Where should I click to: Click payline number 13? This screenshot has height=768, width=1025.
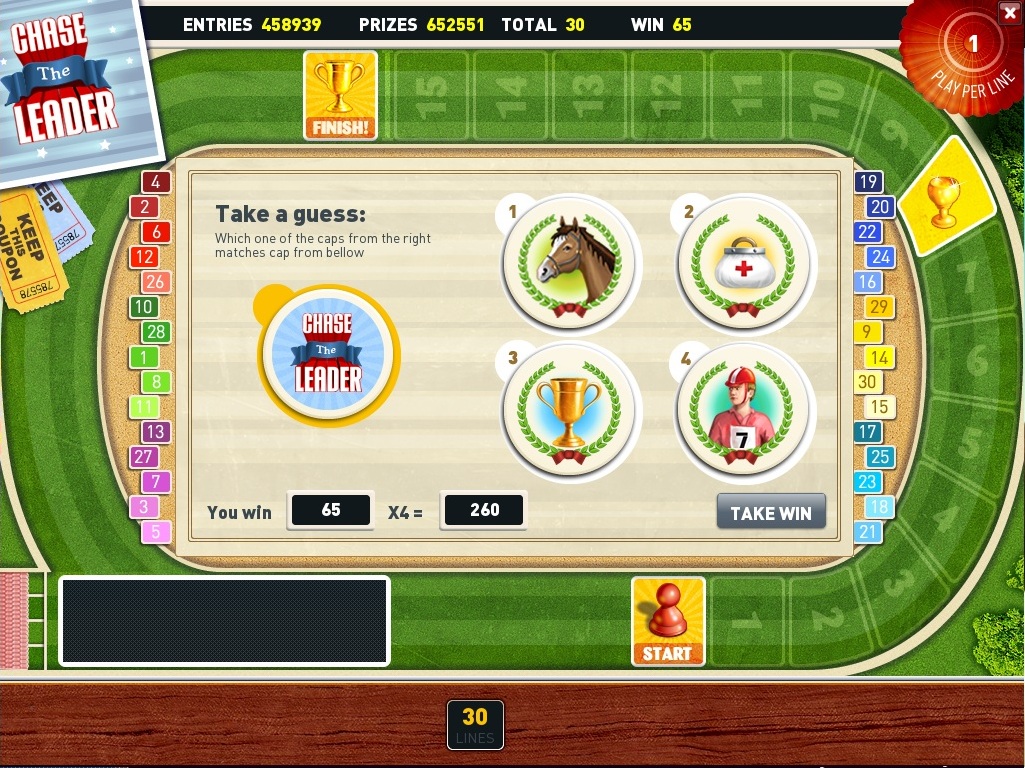155,432
